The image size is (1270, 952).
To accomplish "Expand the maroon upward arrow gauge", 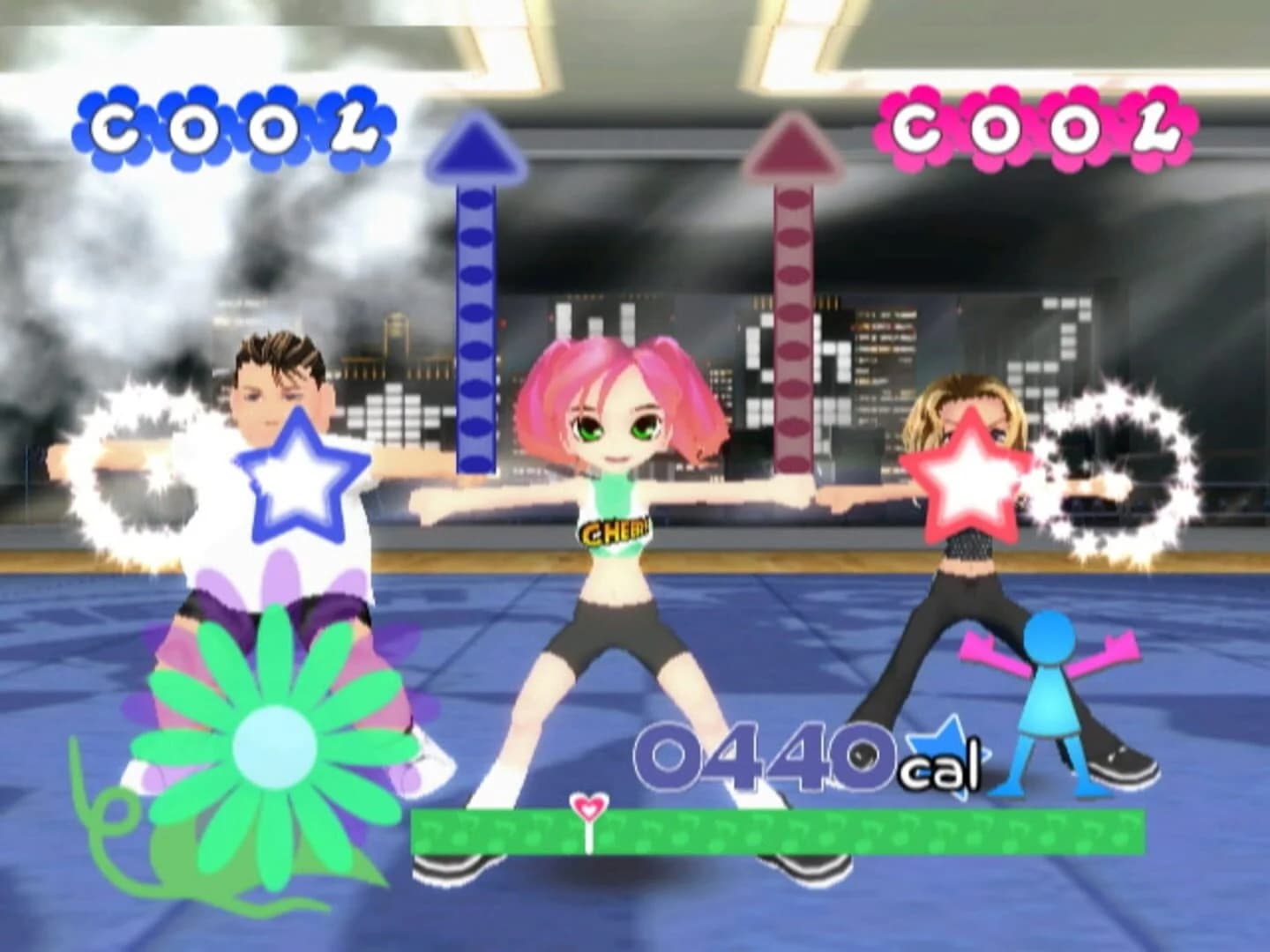I will tap(794, 291).
